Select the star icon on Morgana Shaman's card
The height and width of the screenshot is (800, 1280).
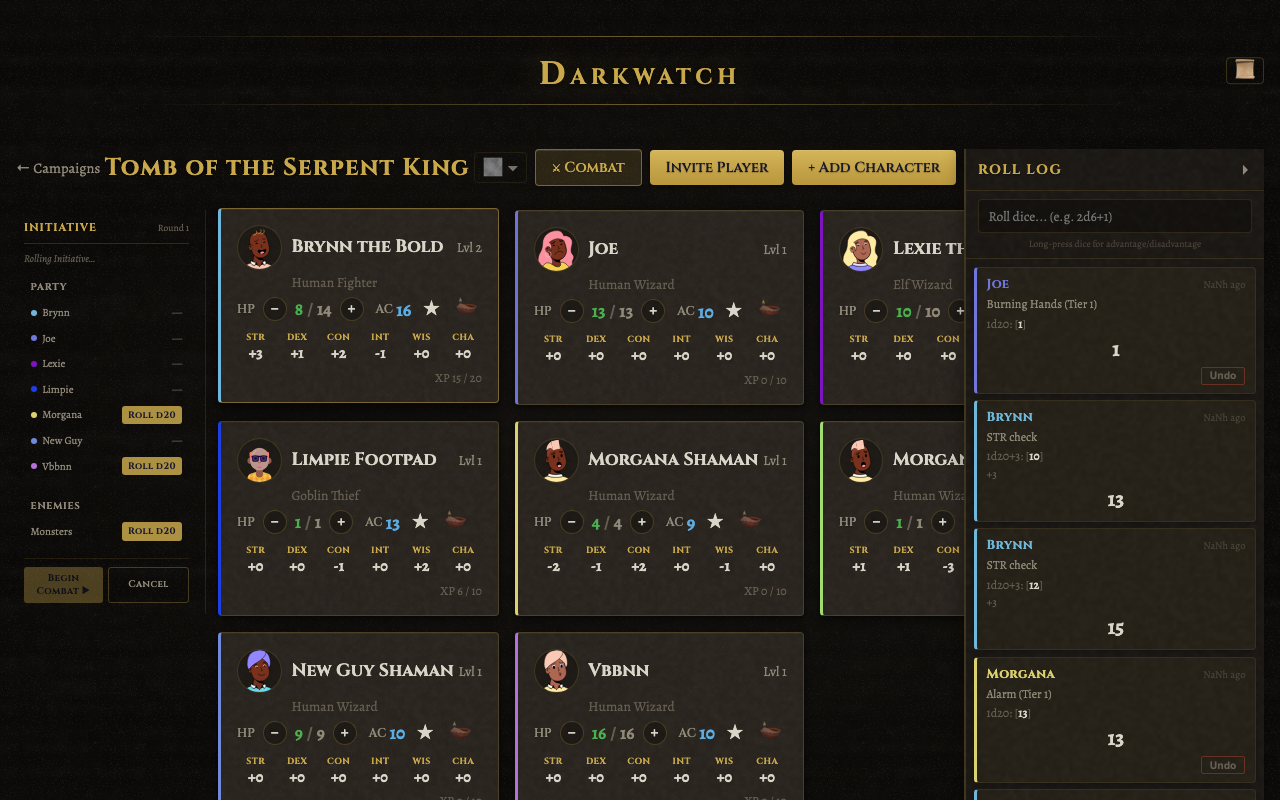point(714,520)
